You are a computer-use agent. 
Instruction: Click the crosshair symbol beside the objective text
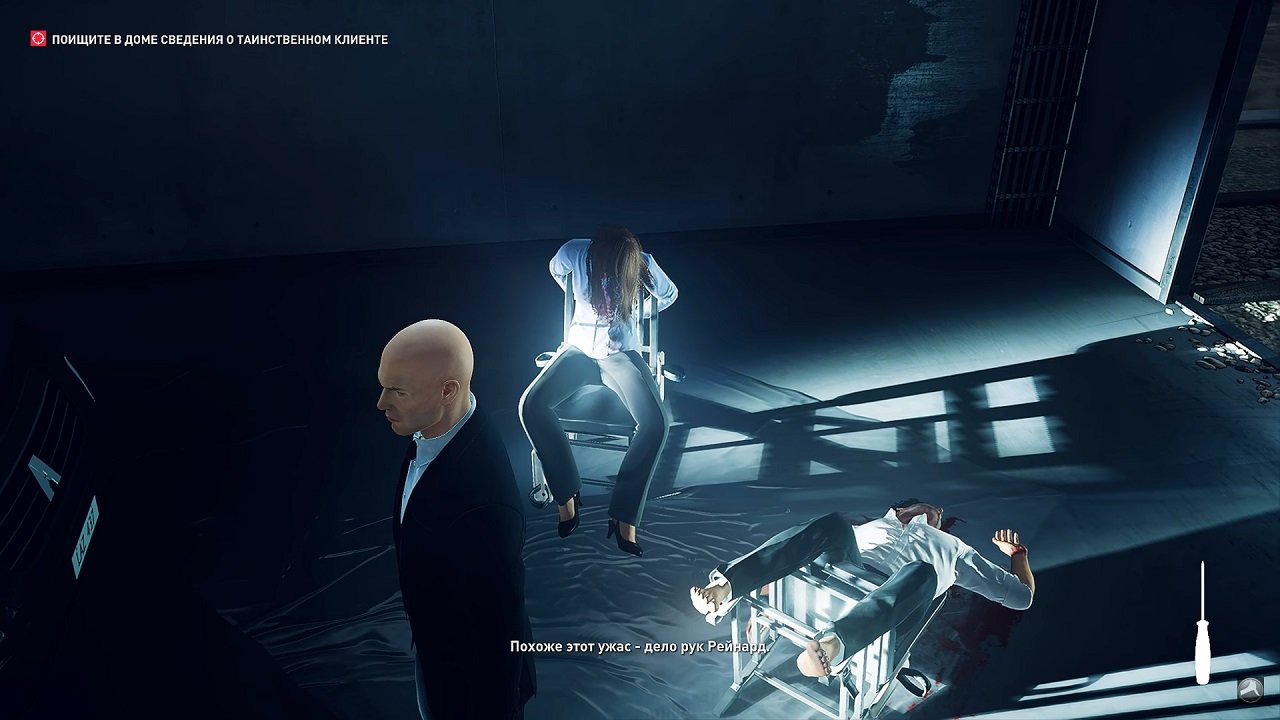(37, 36)
